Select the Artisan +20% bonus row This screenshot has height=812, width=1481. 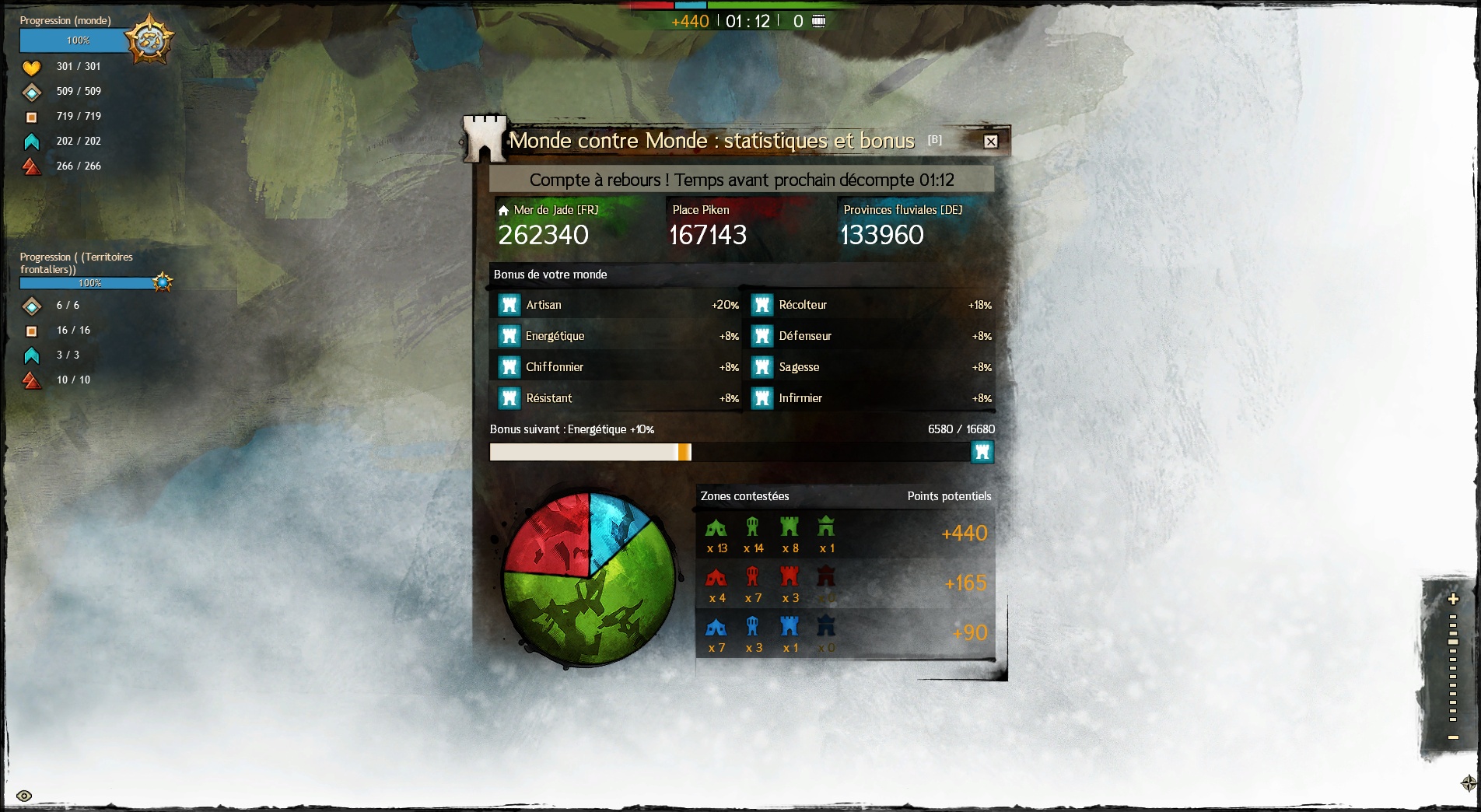[618, 305]
